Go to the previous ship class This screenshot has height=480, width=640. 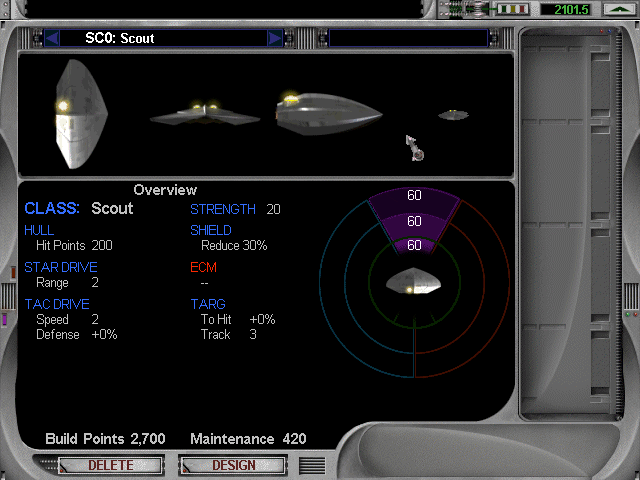tap(53, 39)
